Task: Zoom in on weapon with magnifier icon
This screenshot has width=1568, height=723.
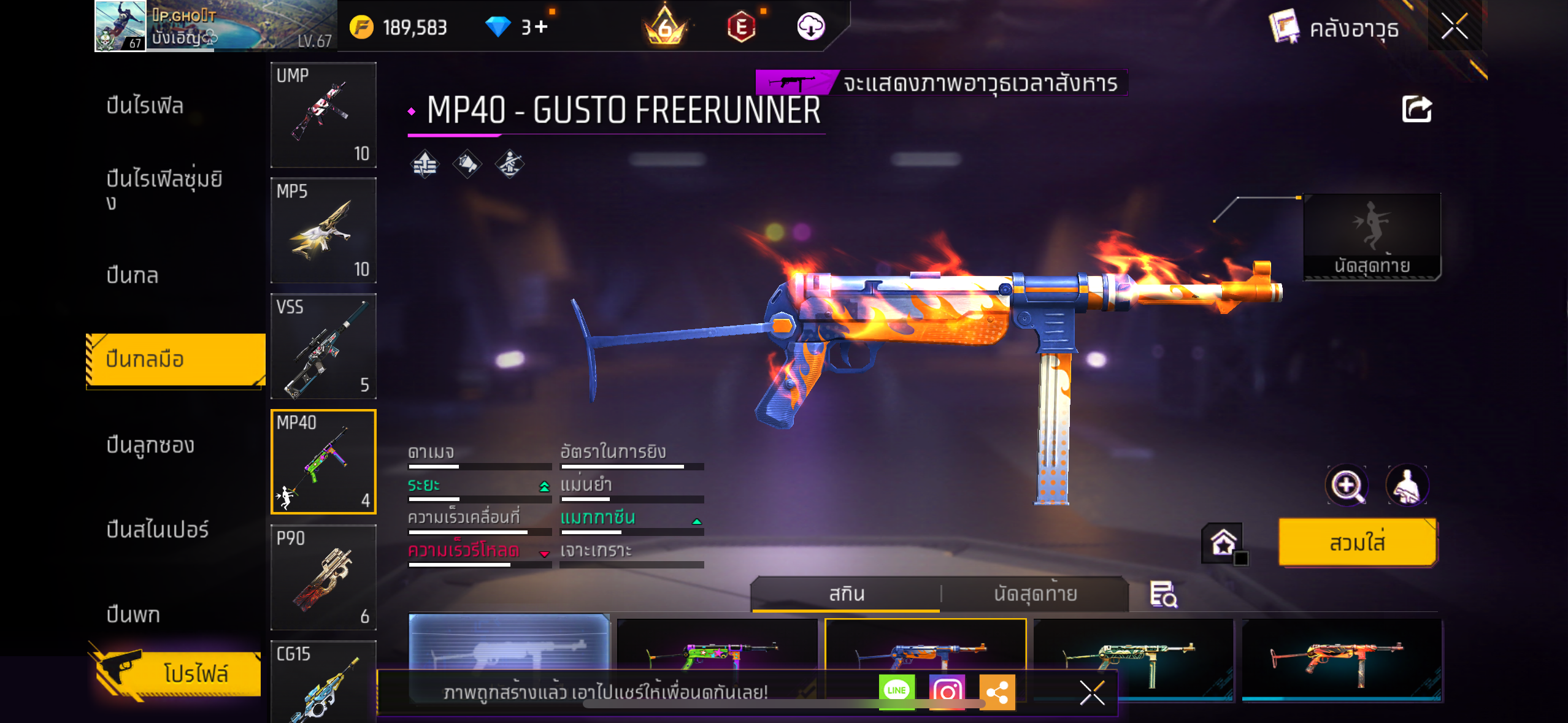Action: [x=1346, y=486]
